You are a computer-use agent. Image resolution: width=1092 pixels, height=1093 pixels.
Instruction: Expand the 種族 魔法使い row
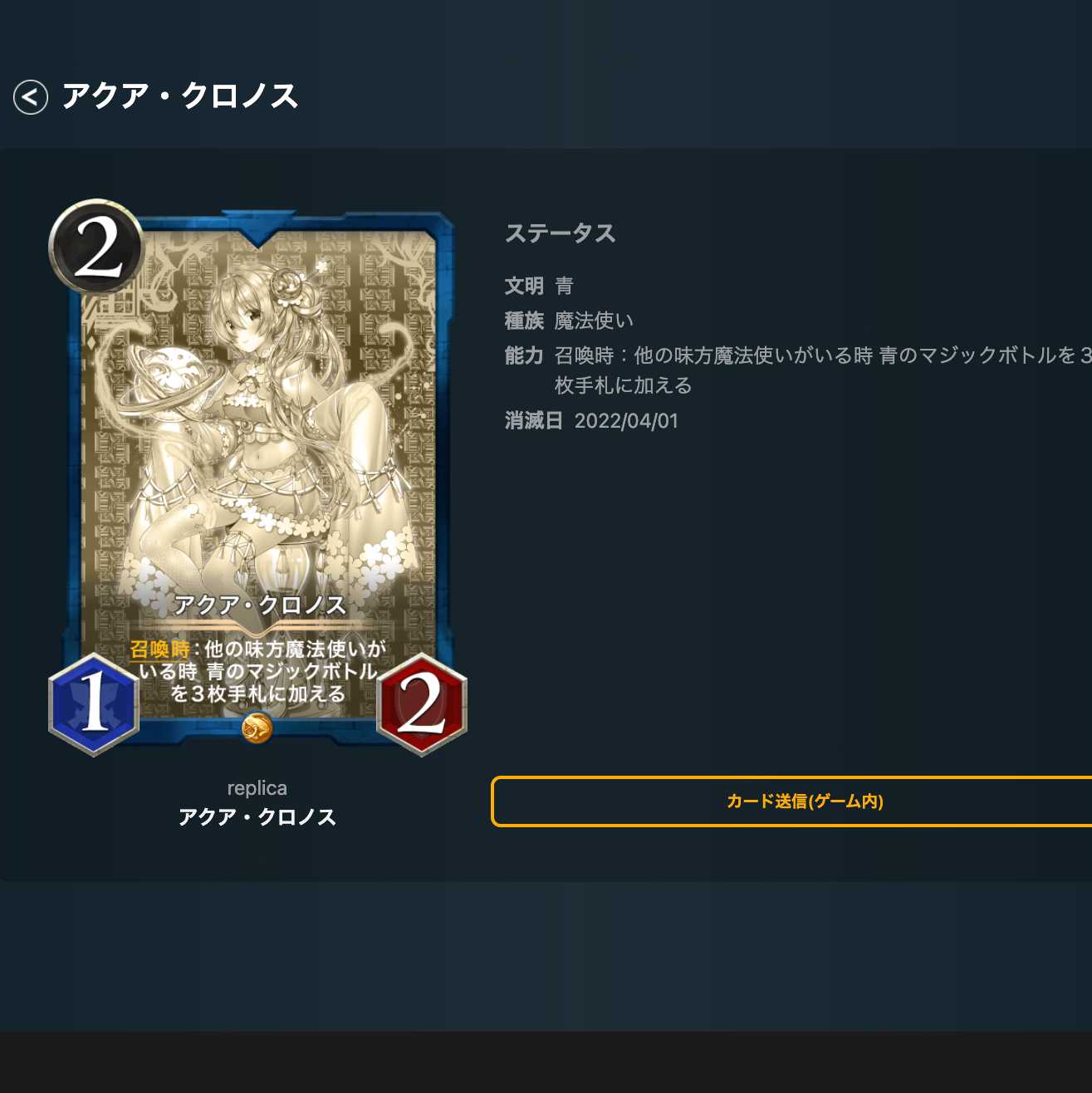[569, 320]
